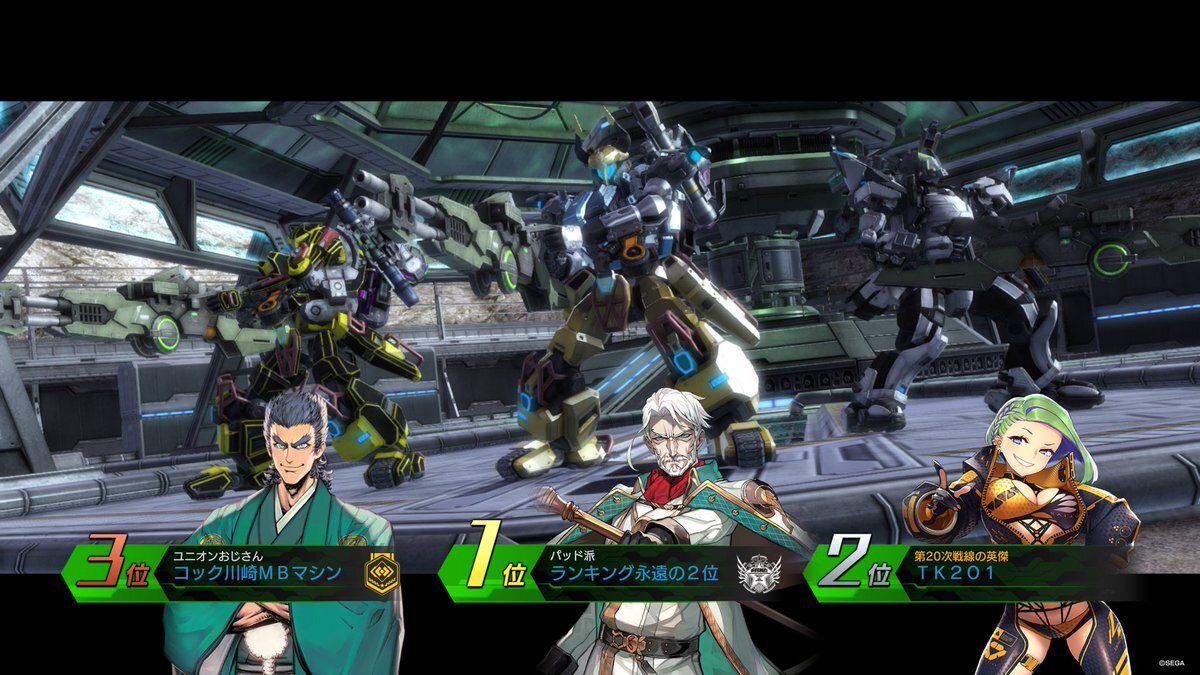1200x675 pixels.
Task: Select the 1st place ランキング永遠の2位 banner
Action: coord(621,573)
